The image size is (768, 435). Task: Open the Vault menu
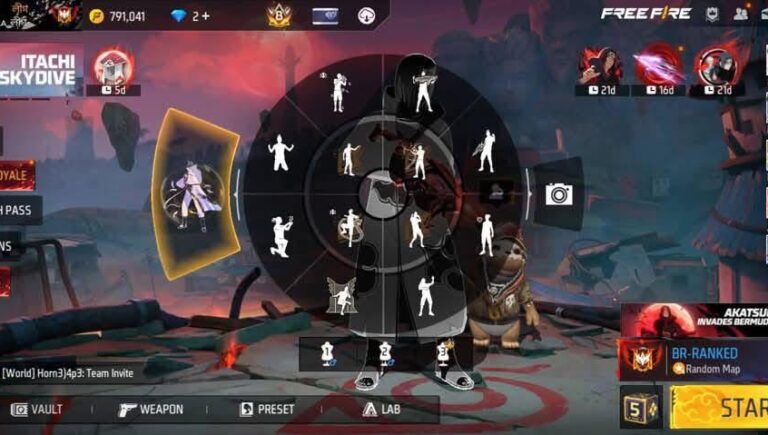[37, 409]
